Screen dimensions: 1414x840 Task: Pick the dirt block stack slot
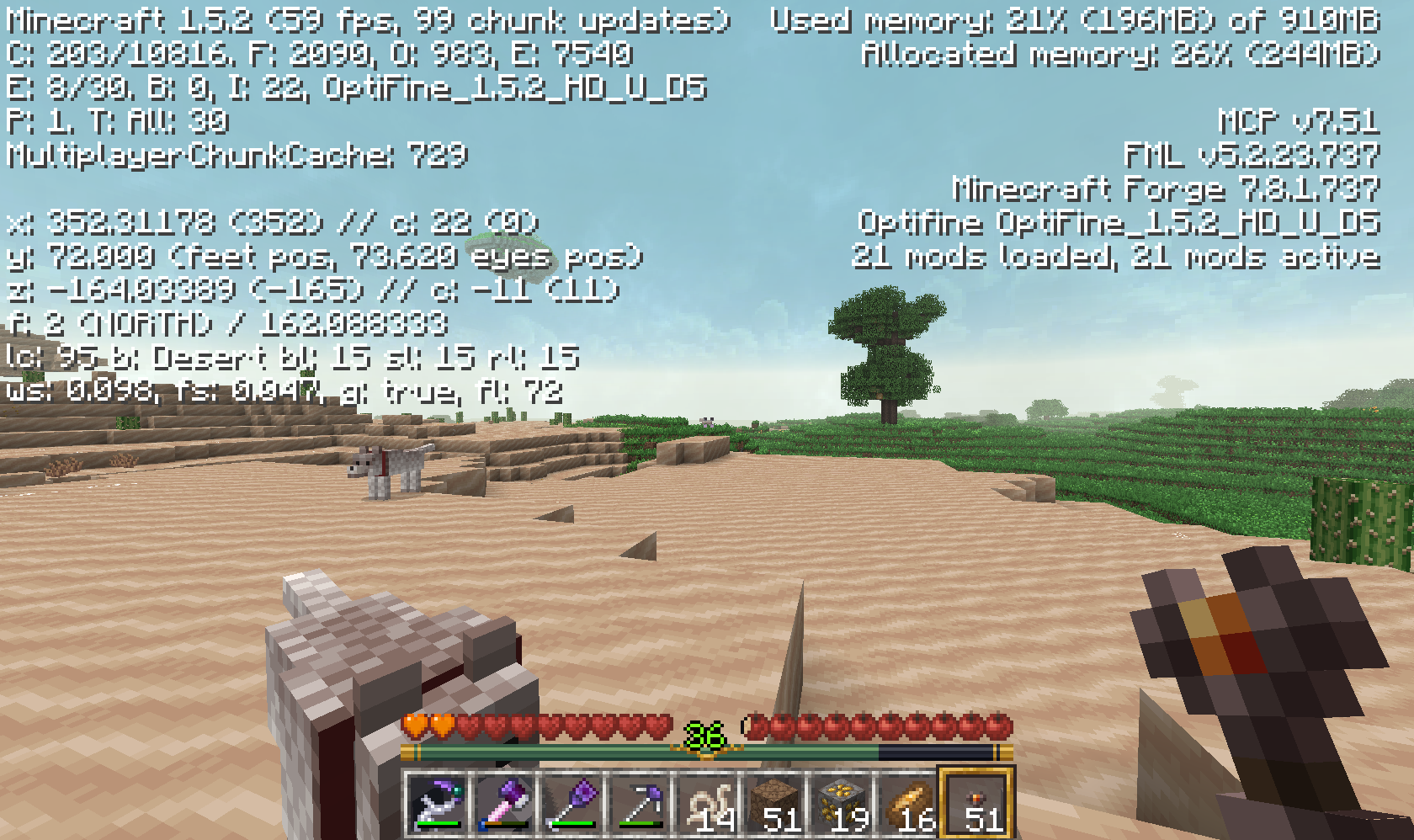pos(774,803)
